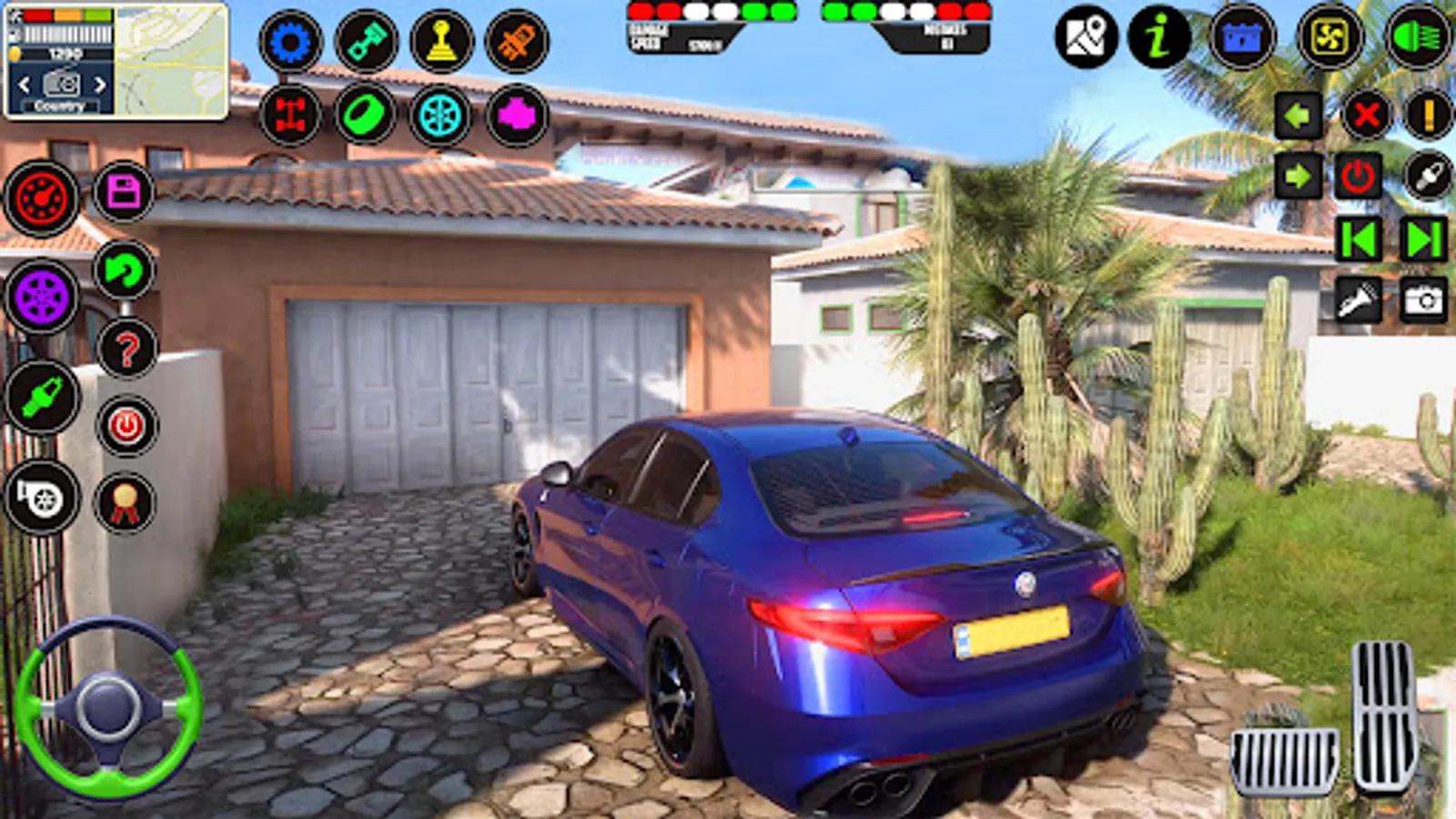
Task: Click the magenta engine icon
Action: (517, 116)
